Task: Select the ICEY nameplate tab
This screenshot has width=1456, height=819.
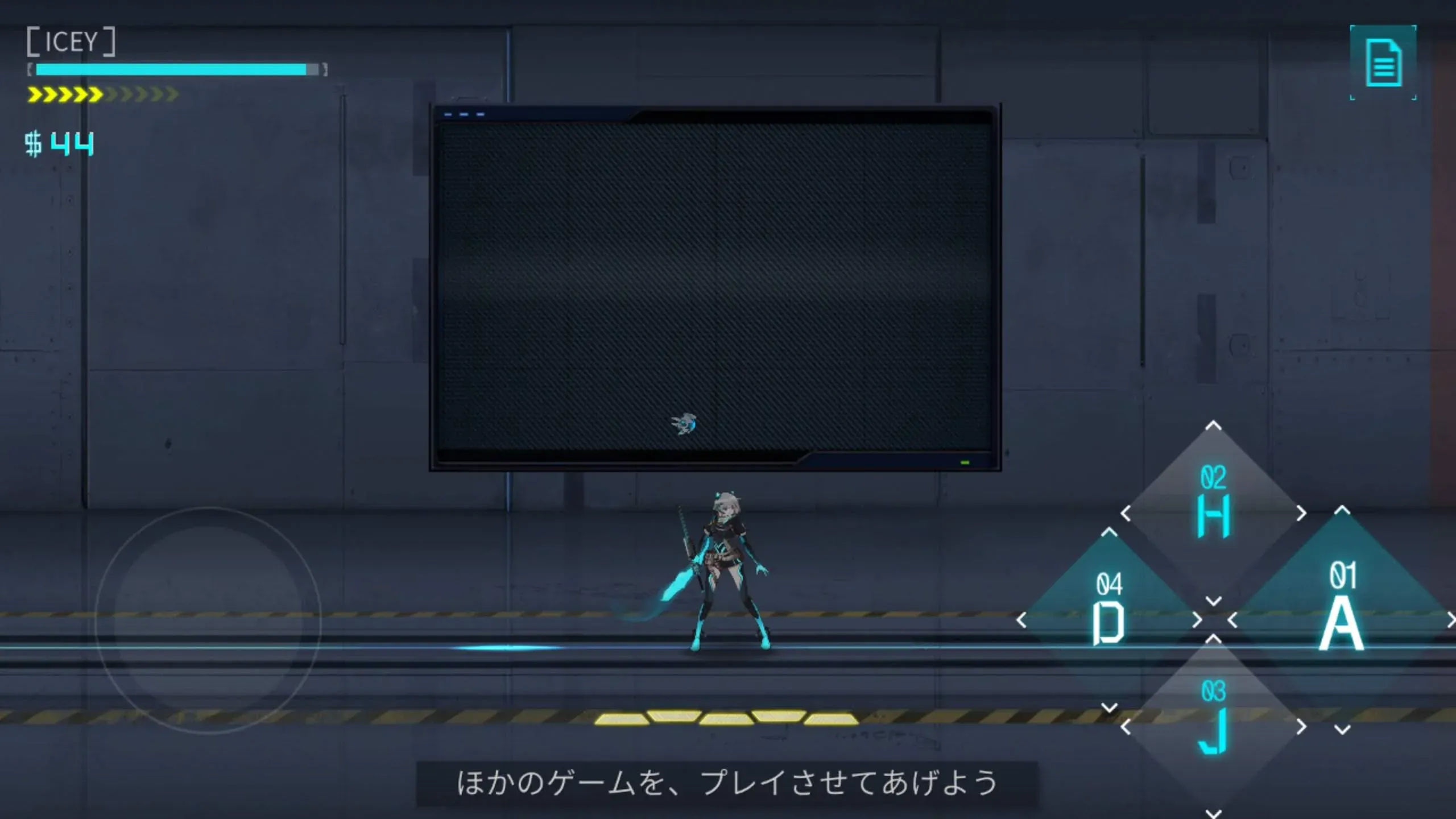Action: (71, 43)
